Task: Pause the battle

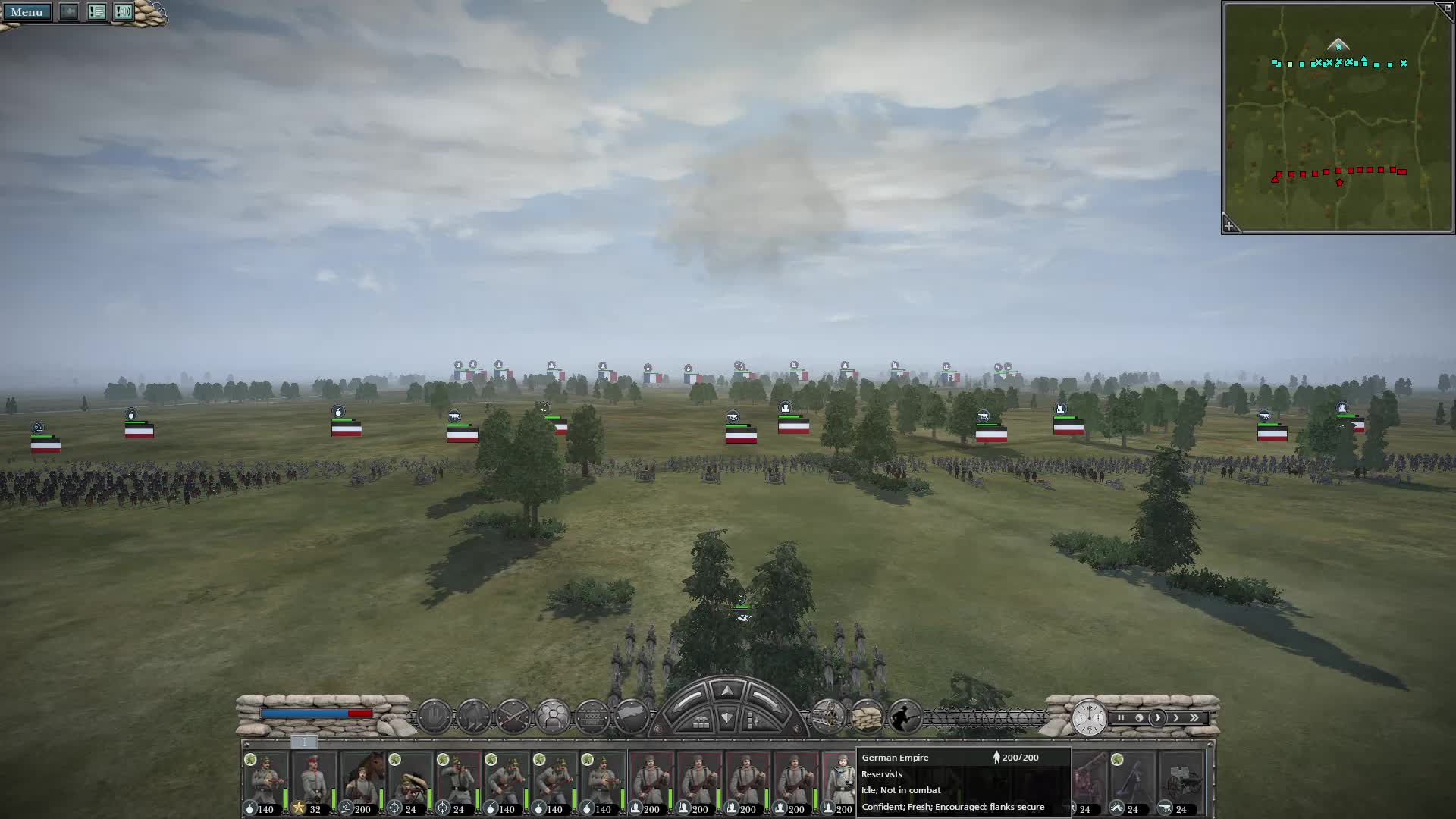Action: click(x=1122, y=717)
